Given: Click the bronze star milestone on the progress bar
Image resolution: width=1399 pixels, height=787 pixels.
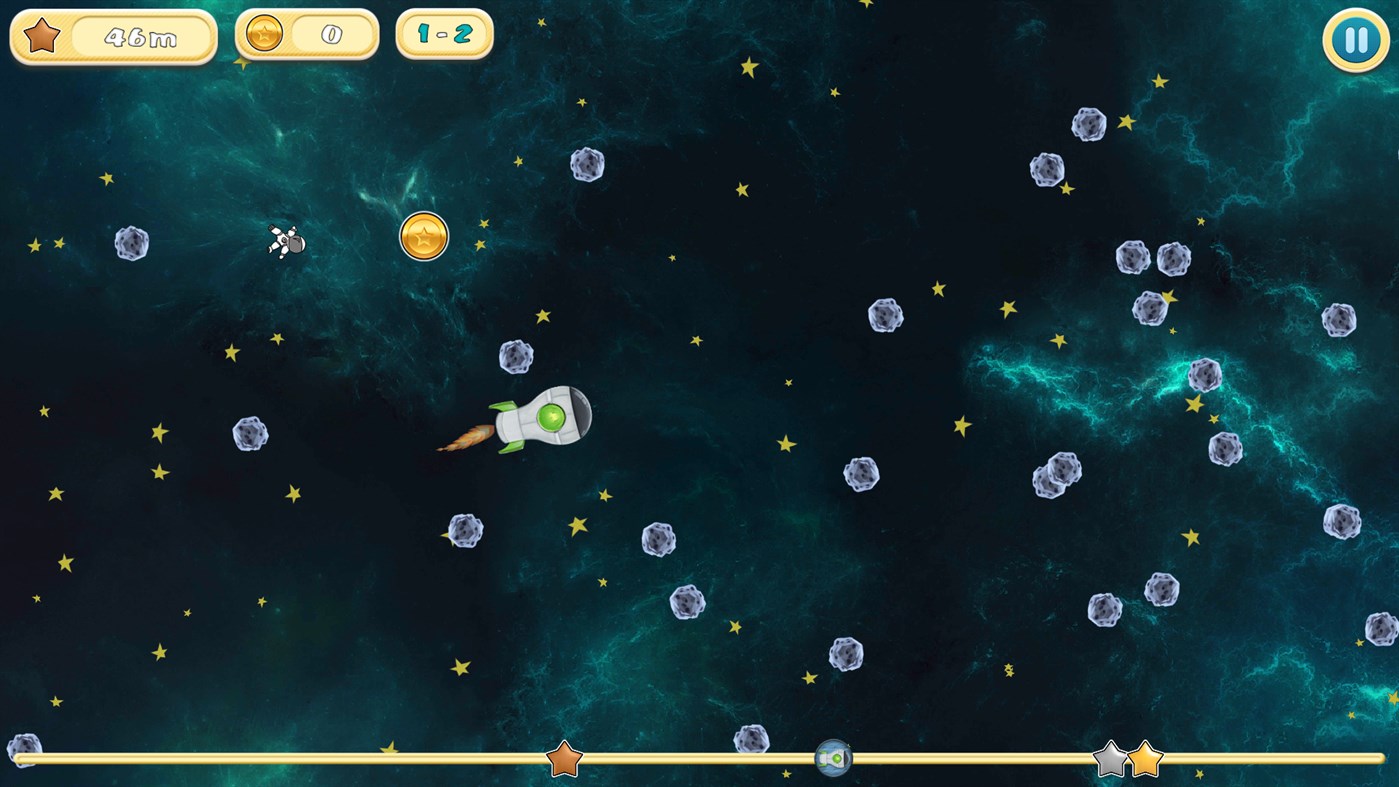Looking at the screenshot, I should (562, 760).
